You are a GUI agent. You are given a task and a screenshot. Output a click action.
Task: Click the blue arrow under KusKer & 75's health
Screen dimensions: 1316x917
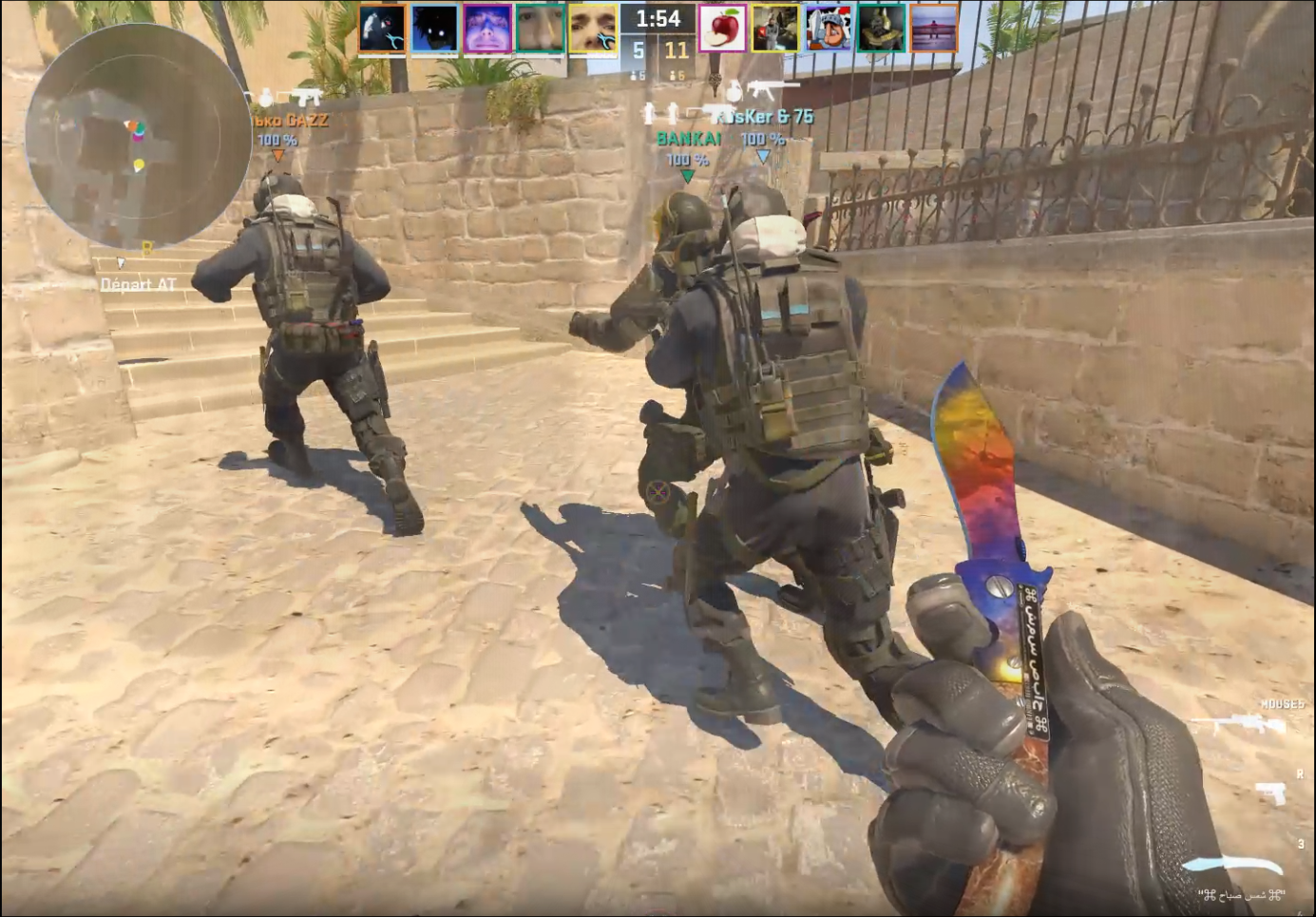[763, 157]
